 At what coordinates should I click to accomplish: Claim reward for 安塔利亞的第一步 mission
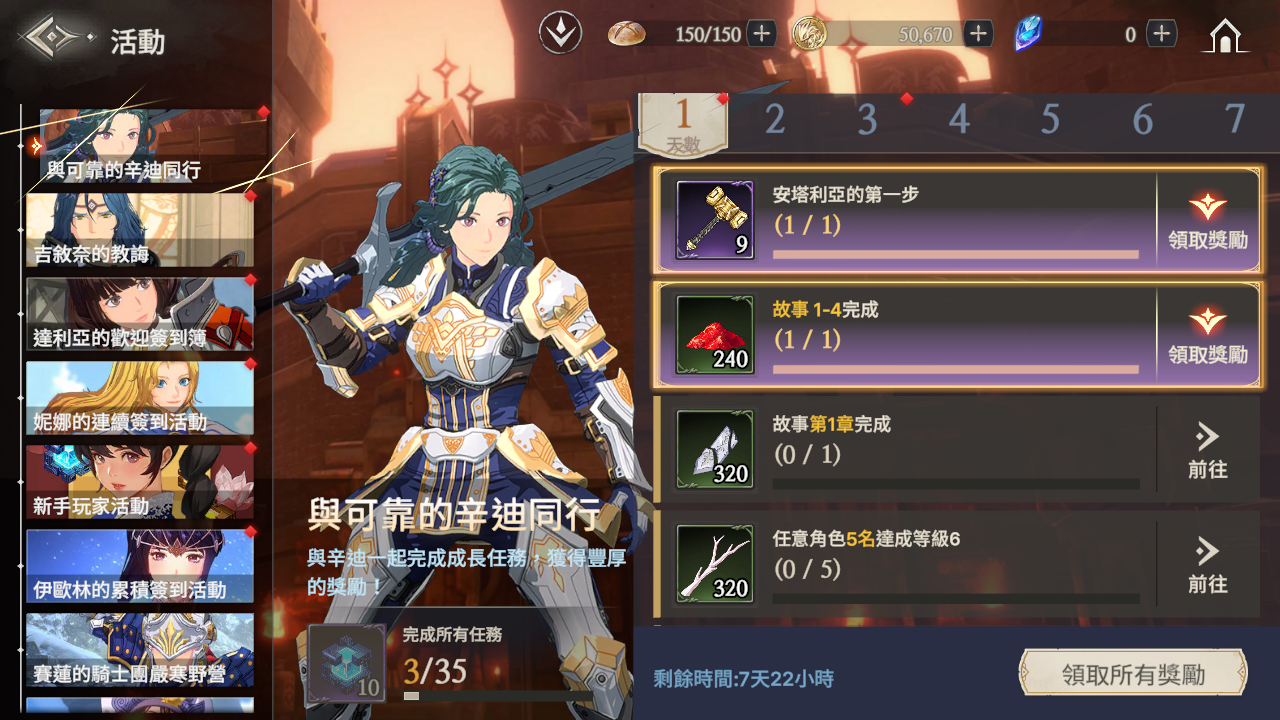click(x=1207, y=221)
